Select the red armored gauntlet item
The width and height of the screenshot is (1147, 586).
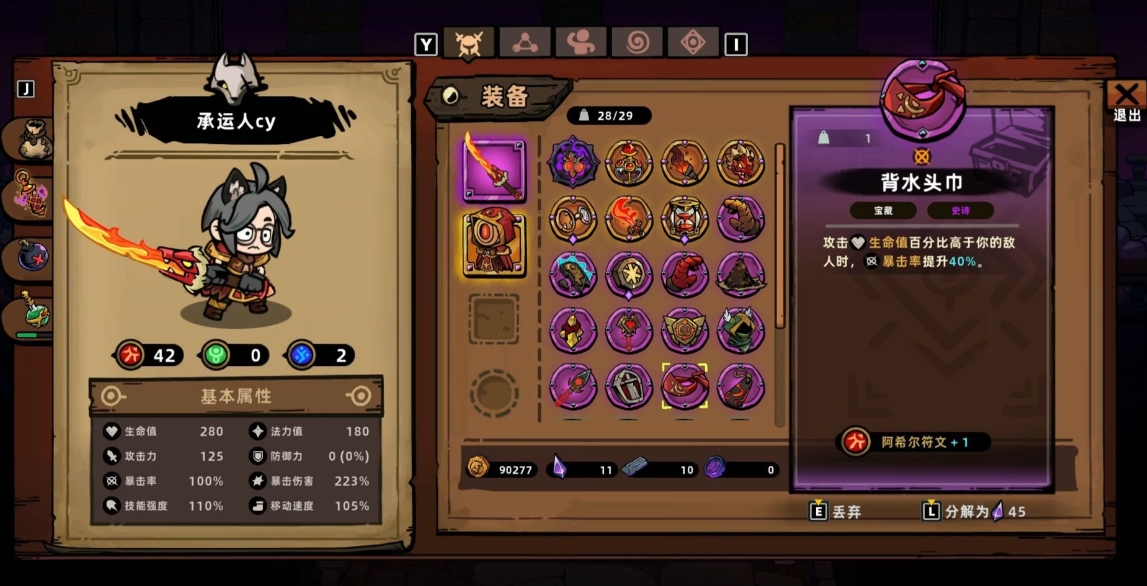pyautogui.click(x=684, y=274)
